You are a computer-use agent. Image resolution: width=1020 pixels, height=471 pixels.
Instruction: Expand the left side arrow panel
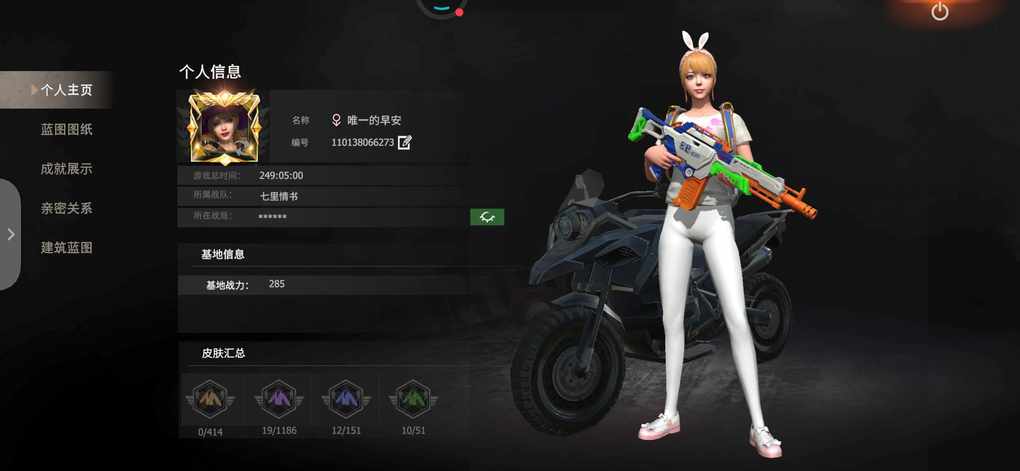click(11, 234)
